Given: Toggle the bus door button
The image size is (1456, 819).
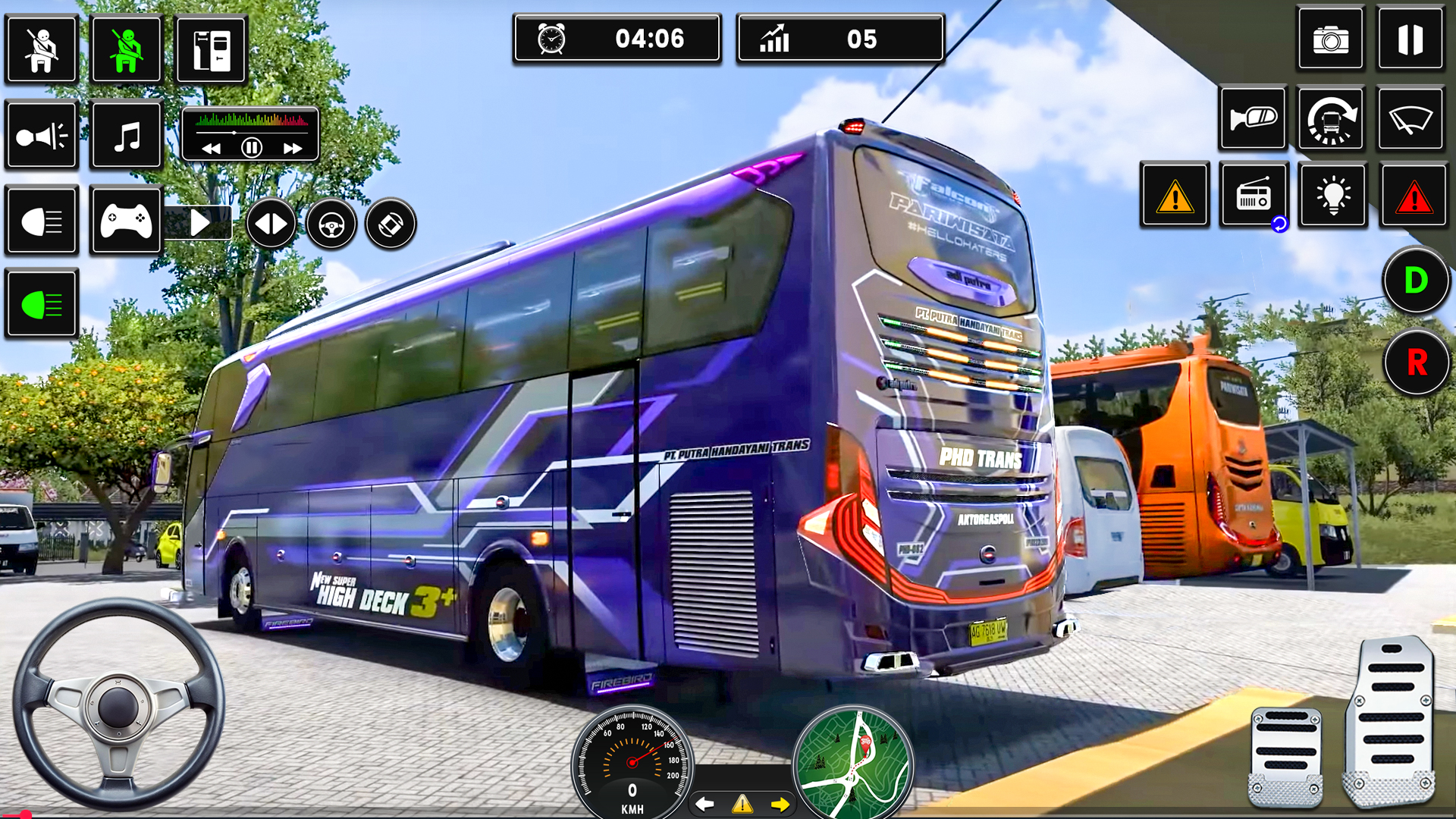Looking at the screenshot, I should (211, 50).
